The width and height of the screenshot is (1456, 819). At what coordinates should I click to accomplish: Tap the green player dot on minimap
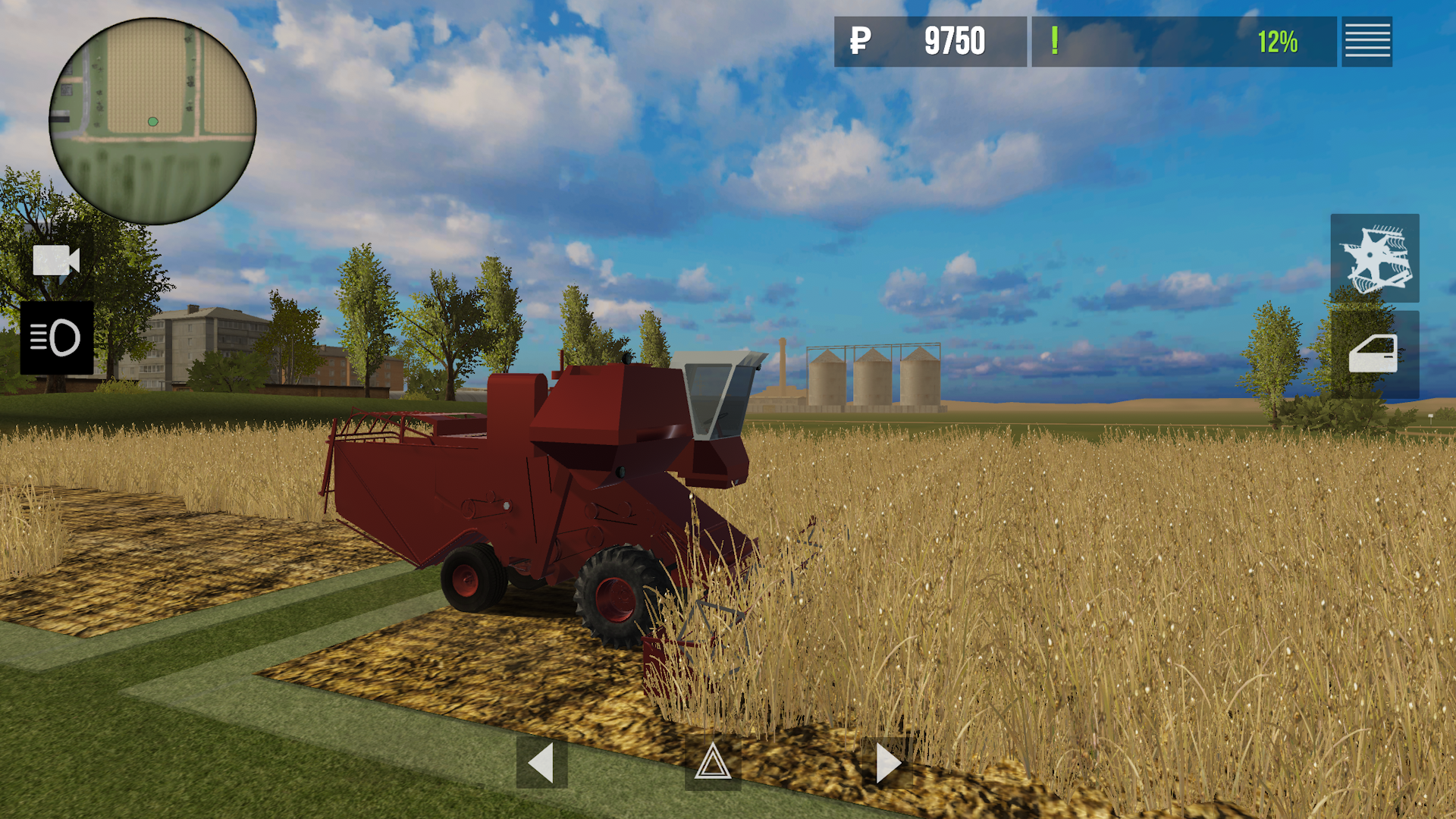(x=152, y=121)
